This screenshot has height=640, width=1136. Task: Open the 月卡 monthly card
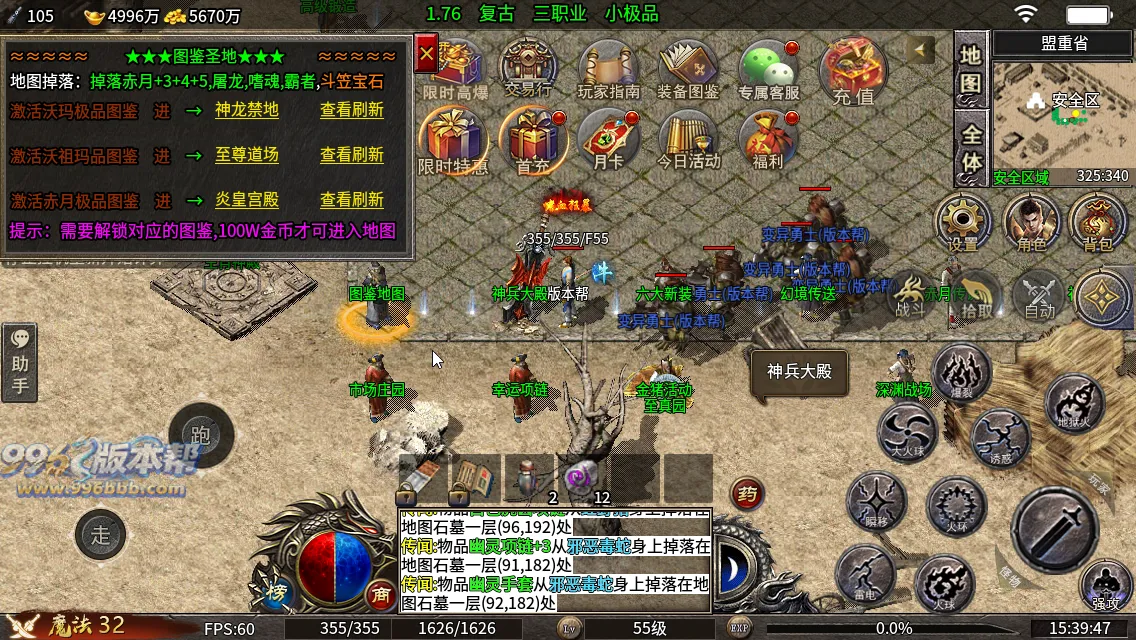(608, 142)
